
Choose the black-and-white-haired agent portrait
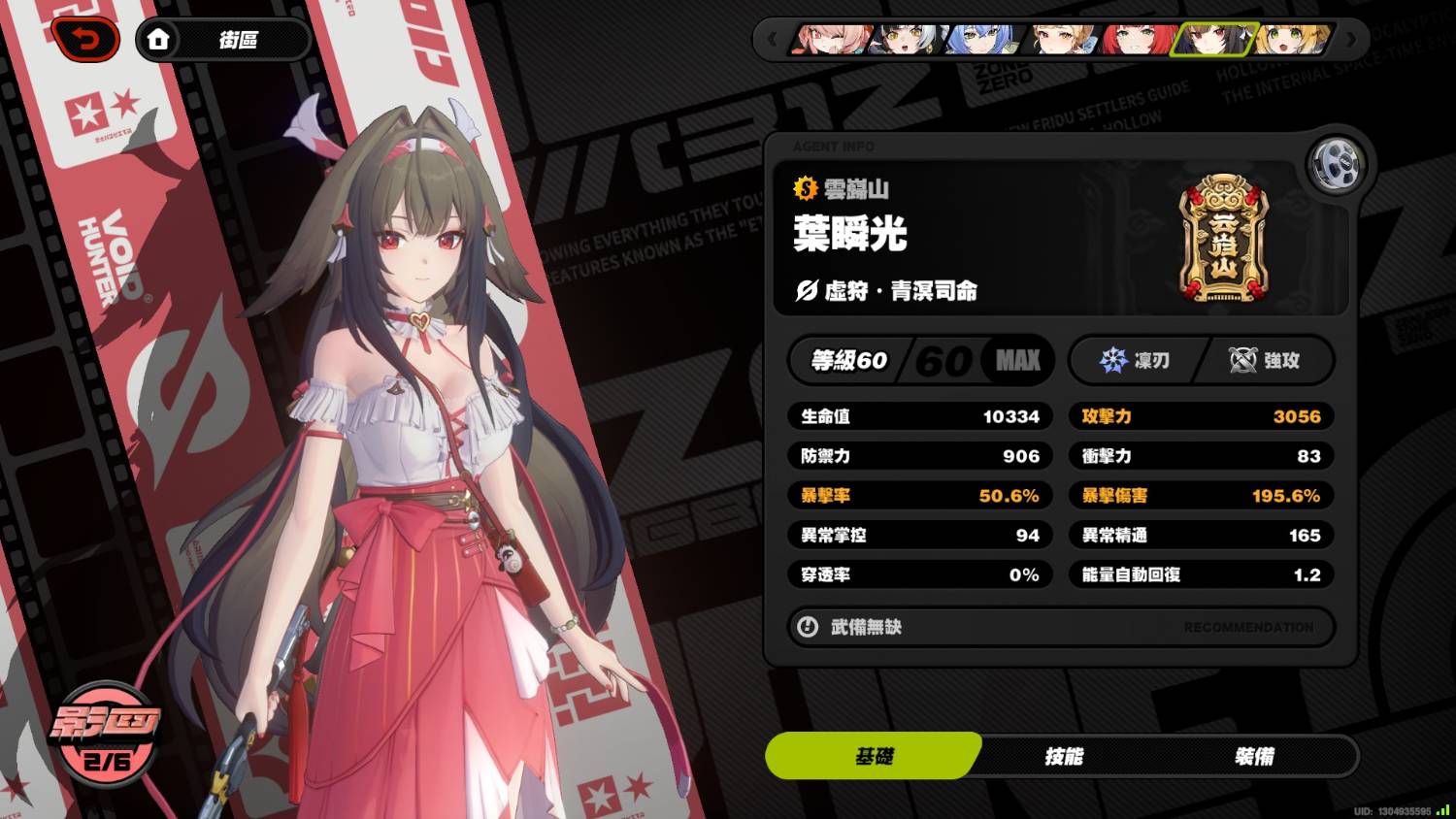[x=908, y=40]
